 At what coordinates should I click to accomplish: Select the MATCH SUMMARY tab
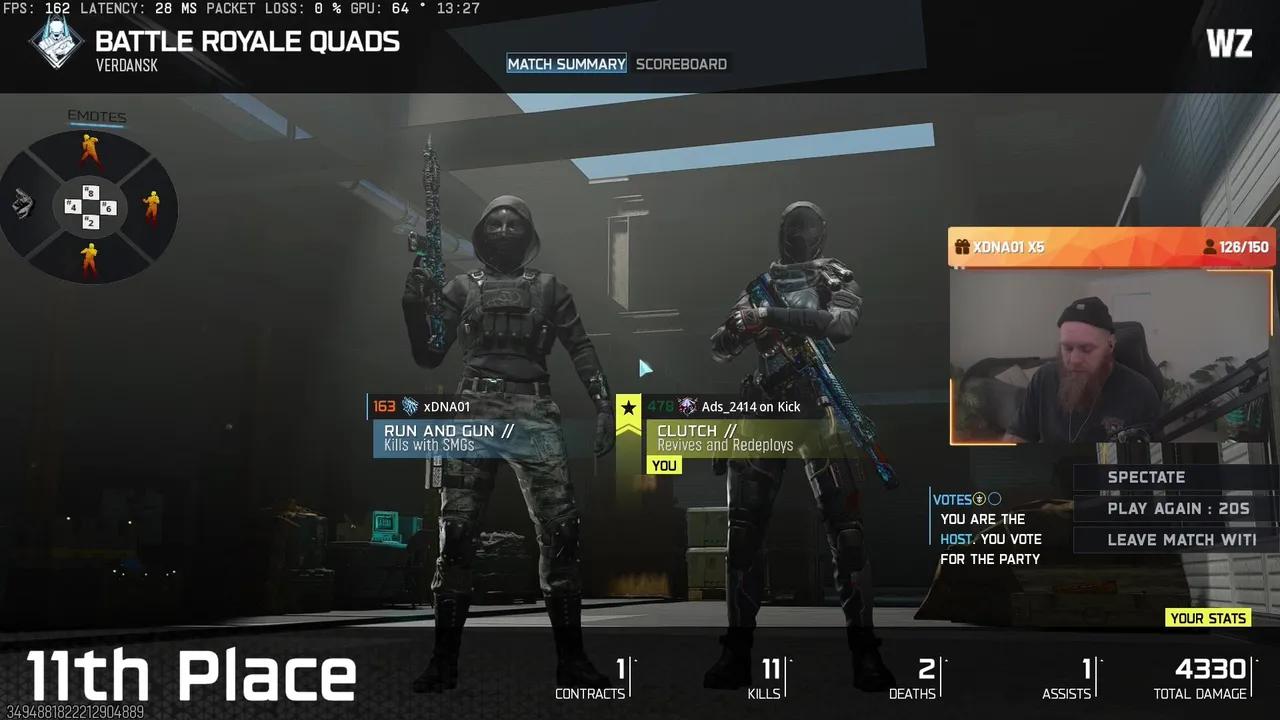click(x=566, y=63)
